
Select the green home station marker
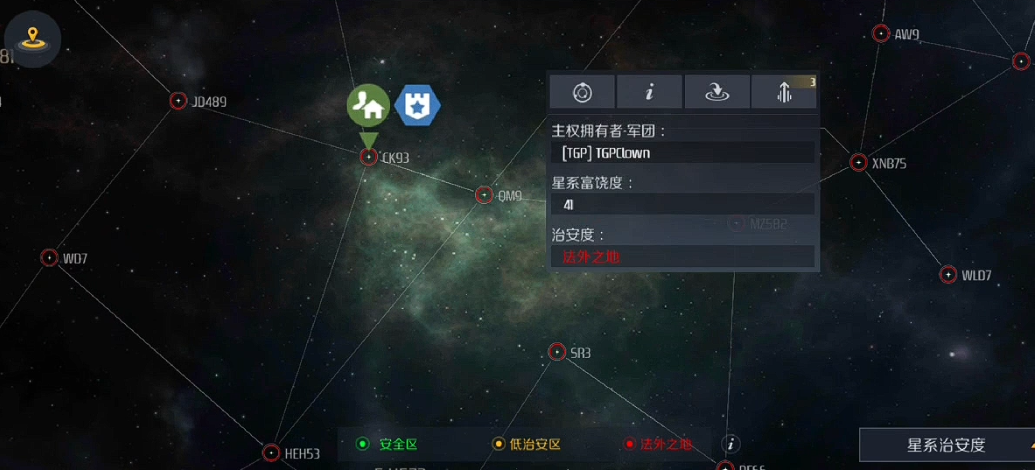pyautogui.click(x=368, y=104)
